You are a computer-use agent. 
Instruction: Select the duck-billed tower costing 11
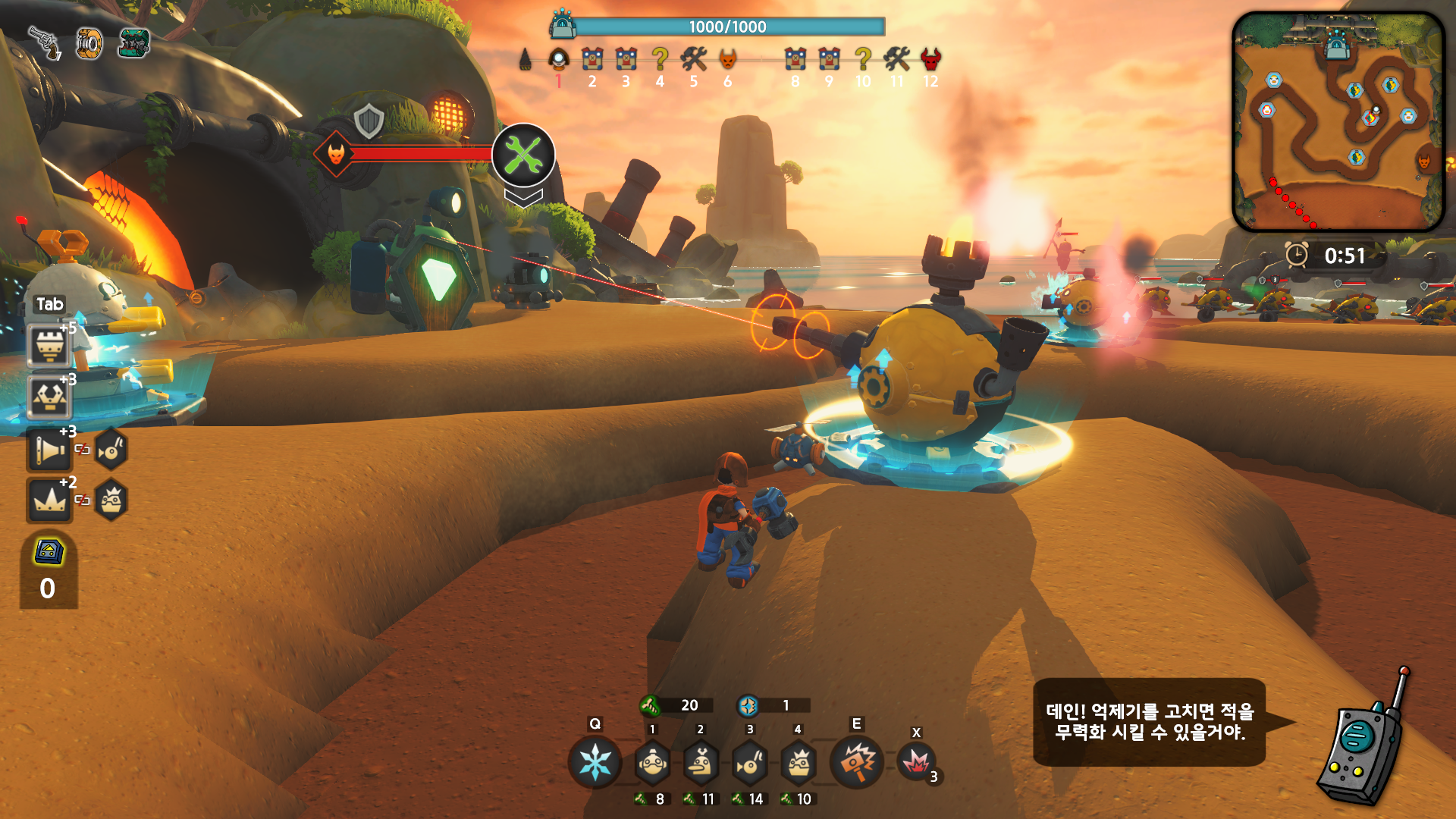click(x=701, y=763)
